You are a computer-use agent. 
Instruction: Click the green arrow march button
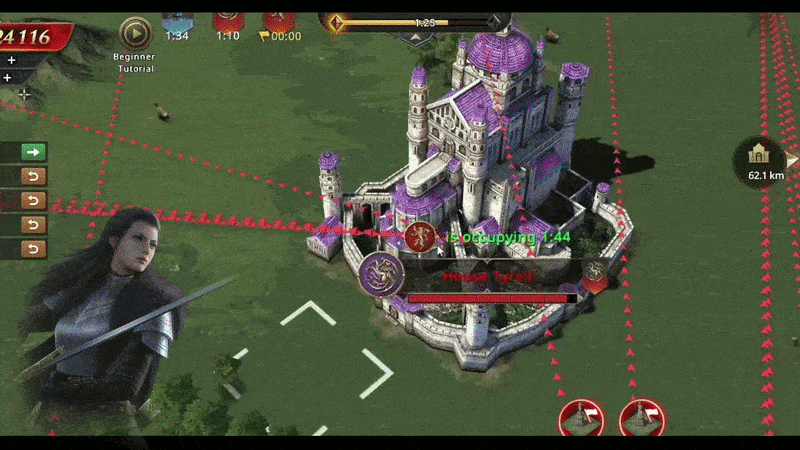pyautogui.click(x=34, y=152)
